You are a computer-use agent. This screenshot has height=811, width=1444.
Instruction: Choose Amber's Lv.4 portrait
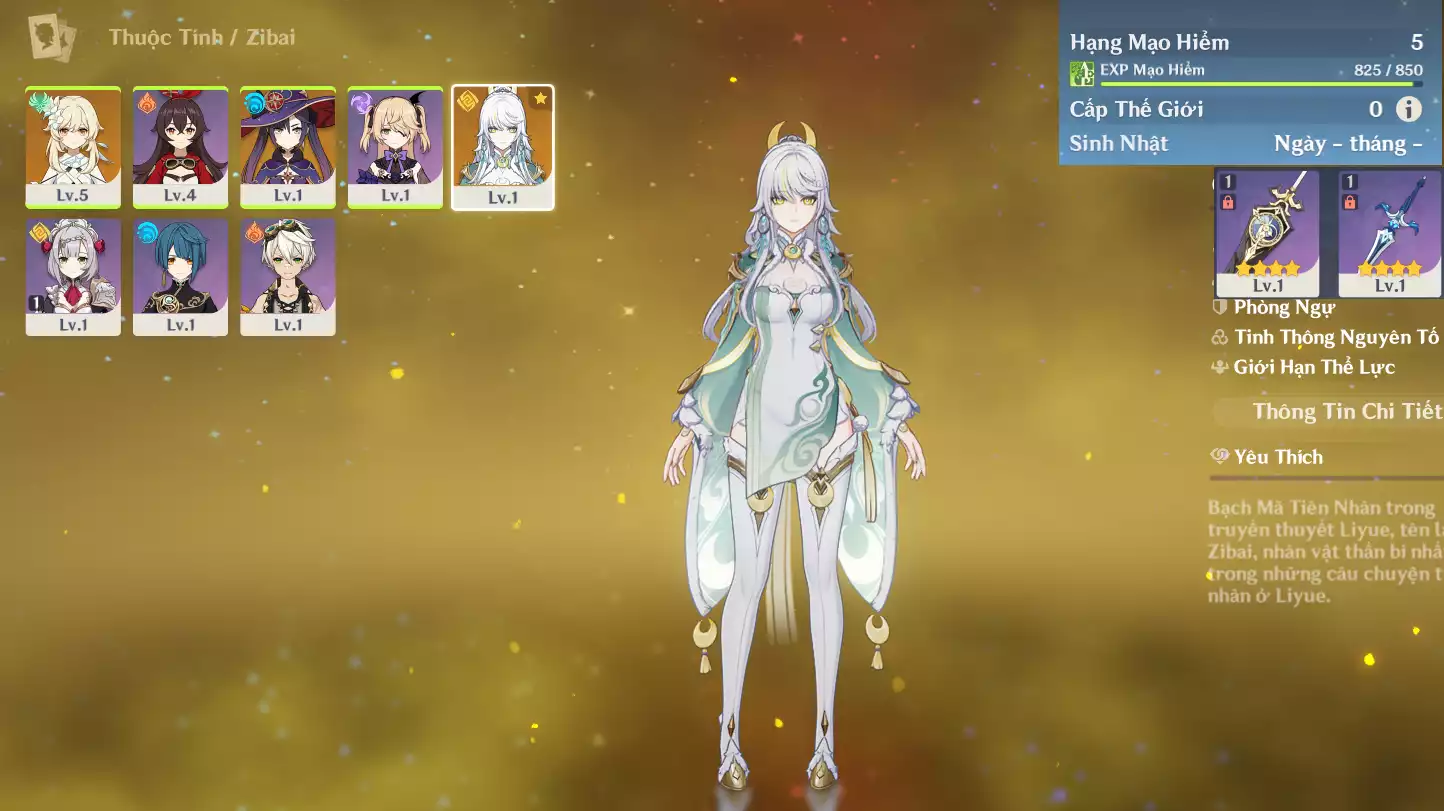pyautogui.click(x=180, y=147)
